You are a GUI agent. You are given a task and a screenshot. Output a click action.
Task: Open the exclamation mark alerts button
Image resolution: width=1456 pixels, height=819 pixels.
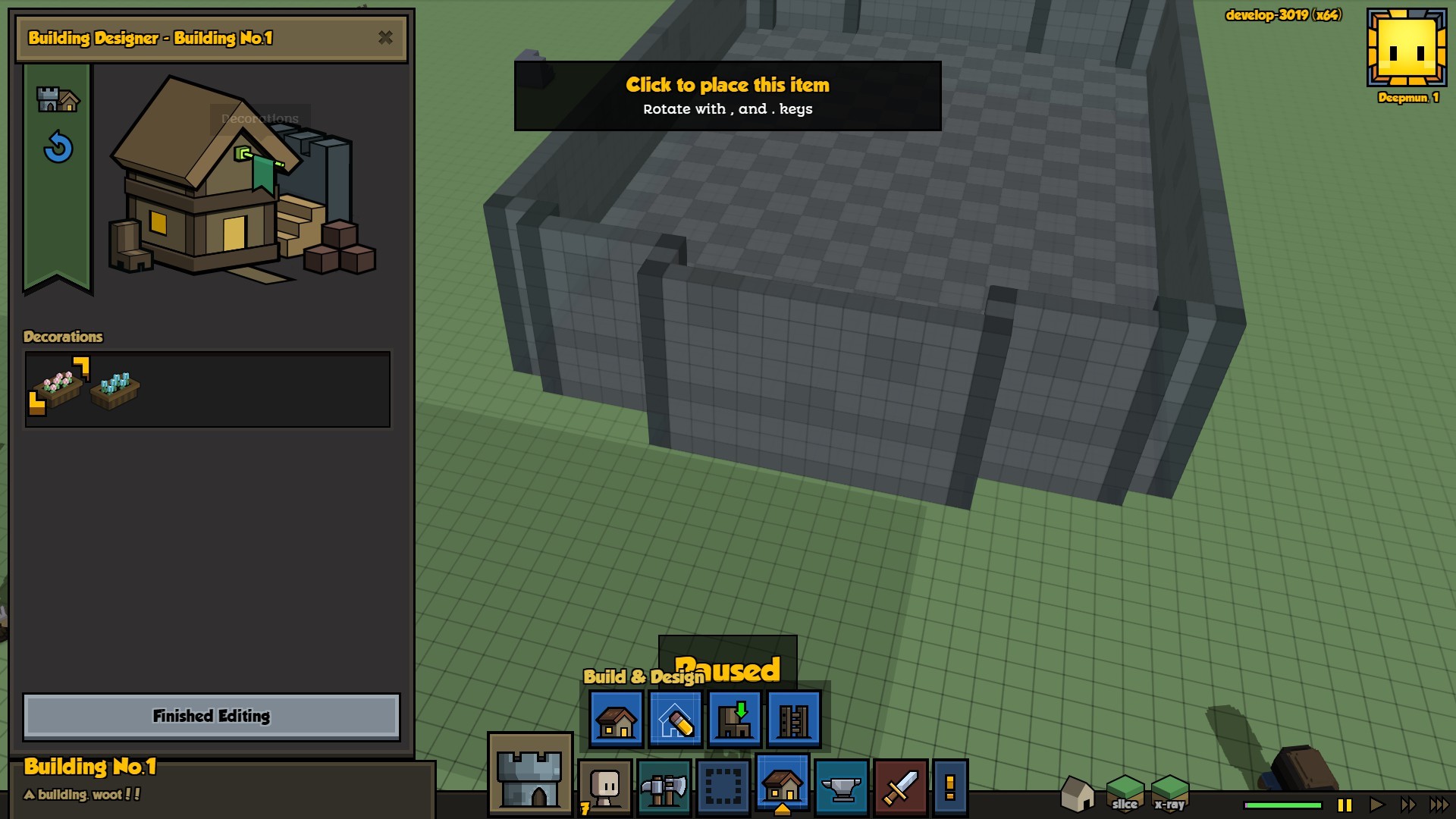coord(949,787)
